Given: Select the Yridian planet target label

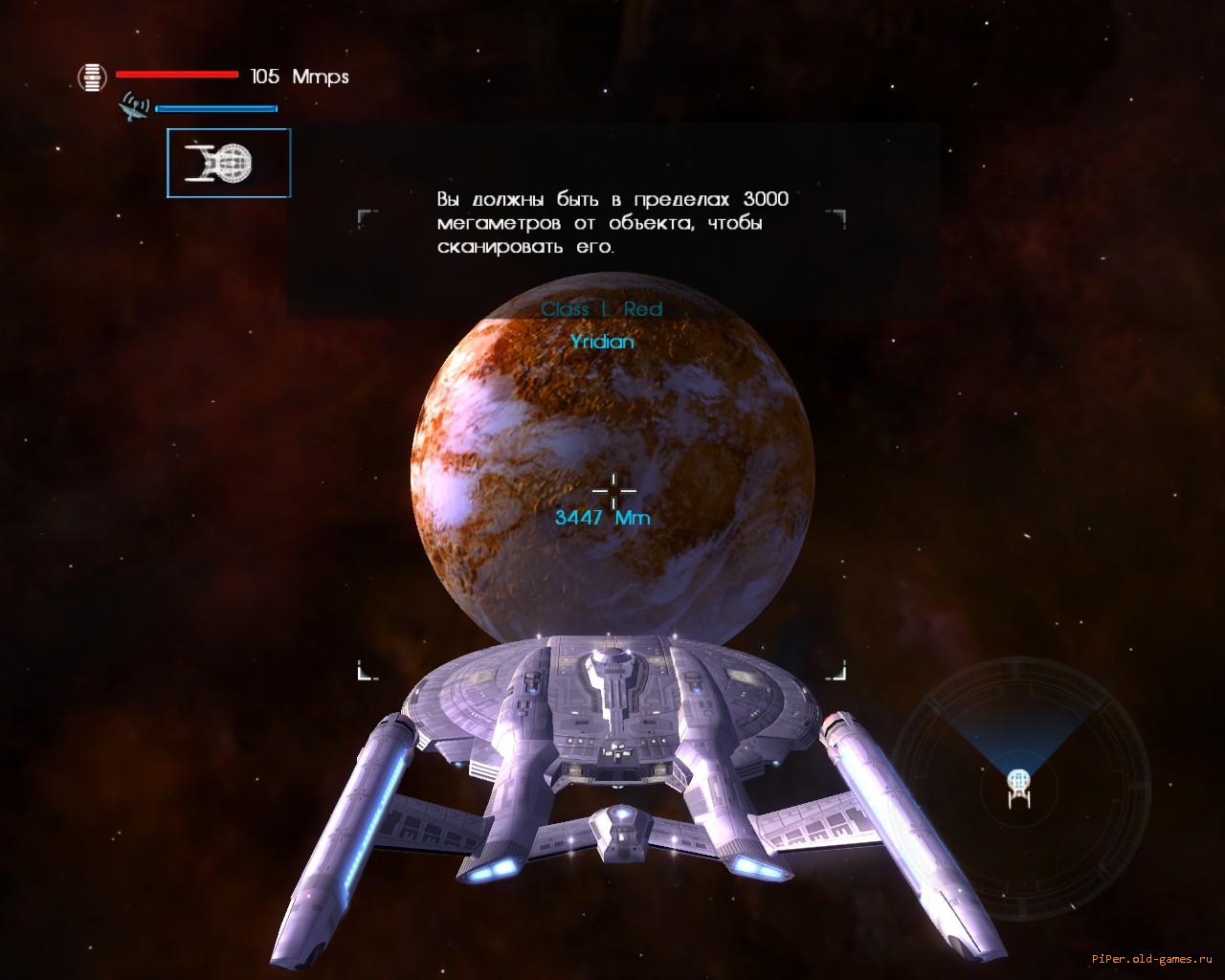Looking at the screenshot, I should coord(602,342).
